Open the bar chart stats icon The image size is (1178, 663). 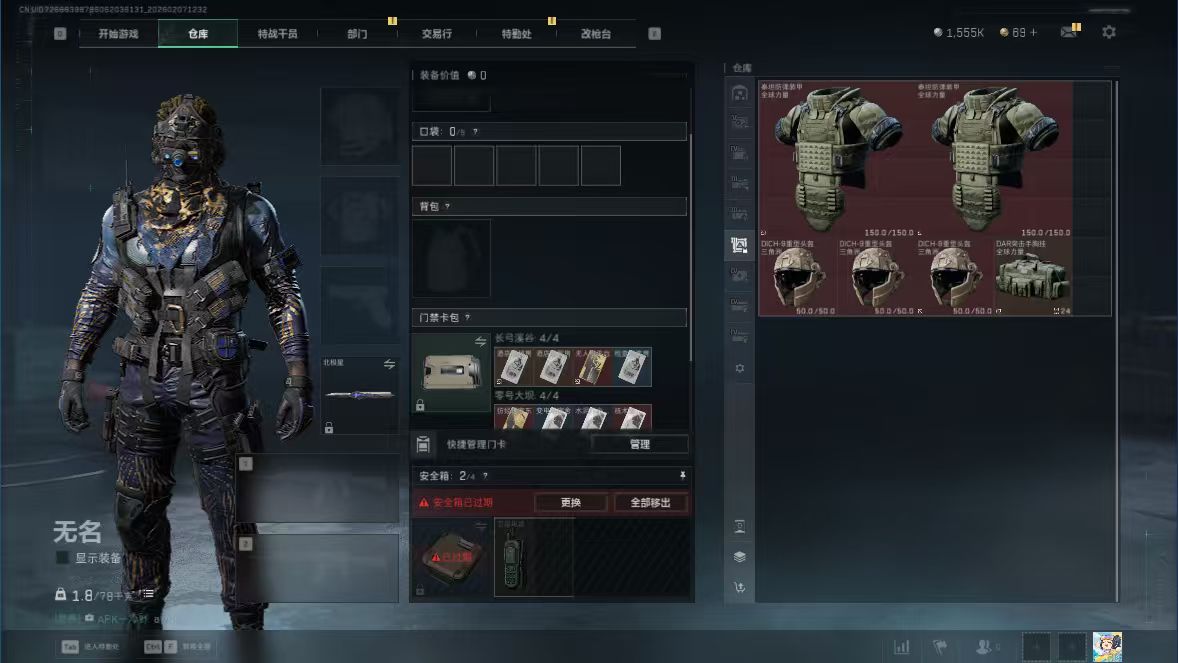point(901,647)
